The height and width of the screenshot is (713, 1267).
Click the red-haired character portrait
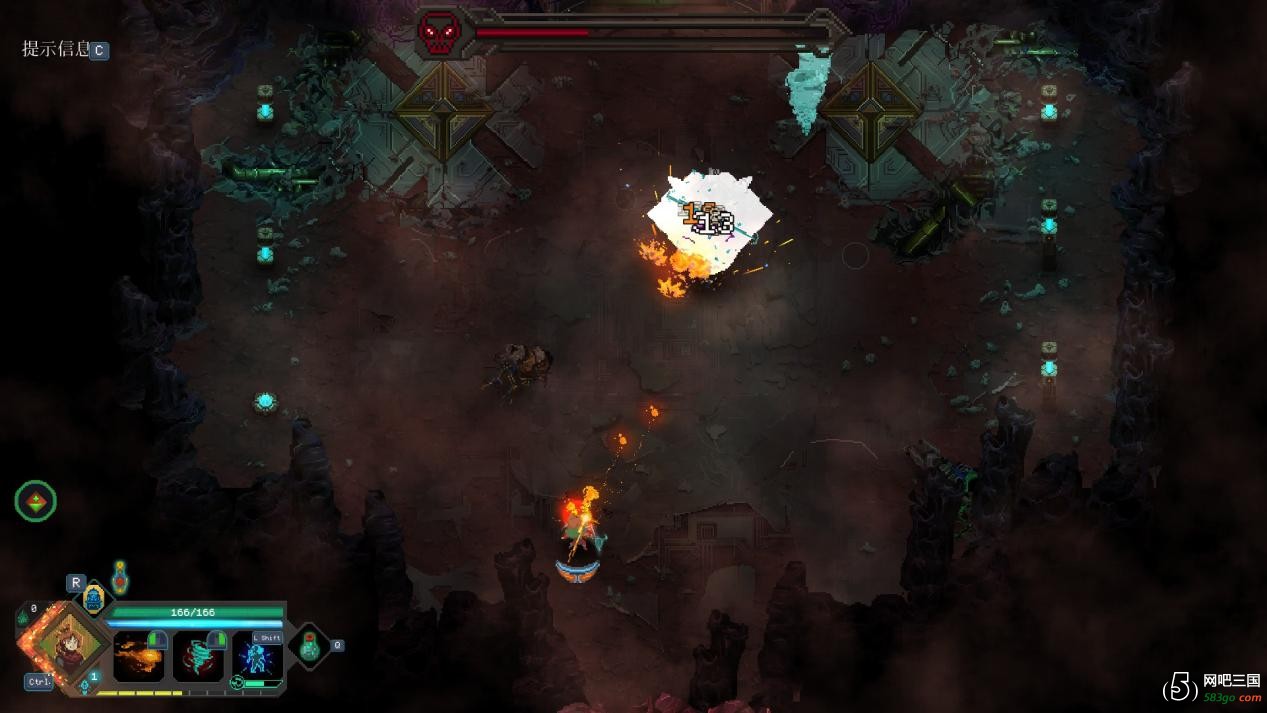[70, 642]
